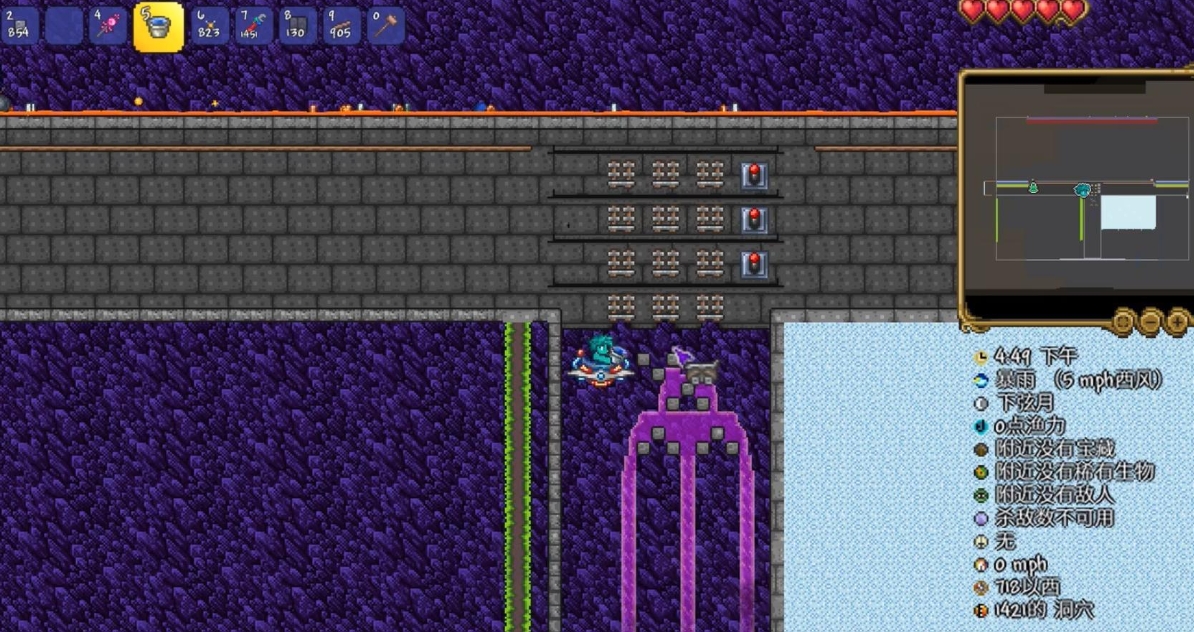Equip the wooden hammer in slot 0

[x=385, y=26]
